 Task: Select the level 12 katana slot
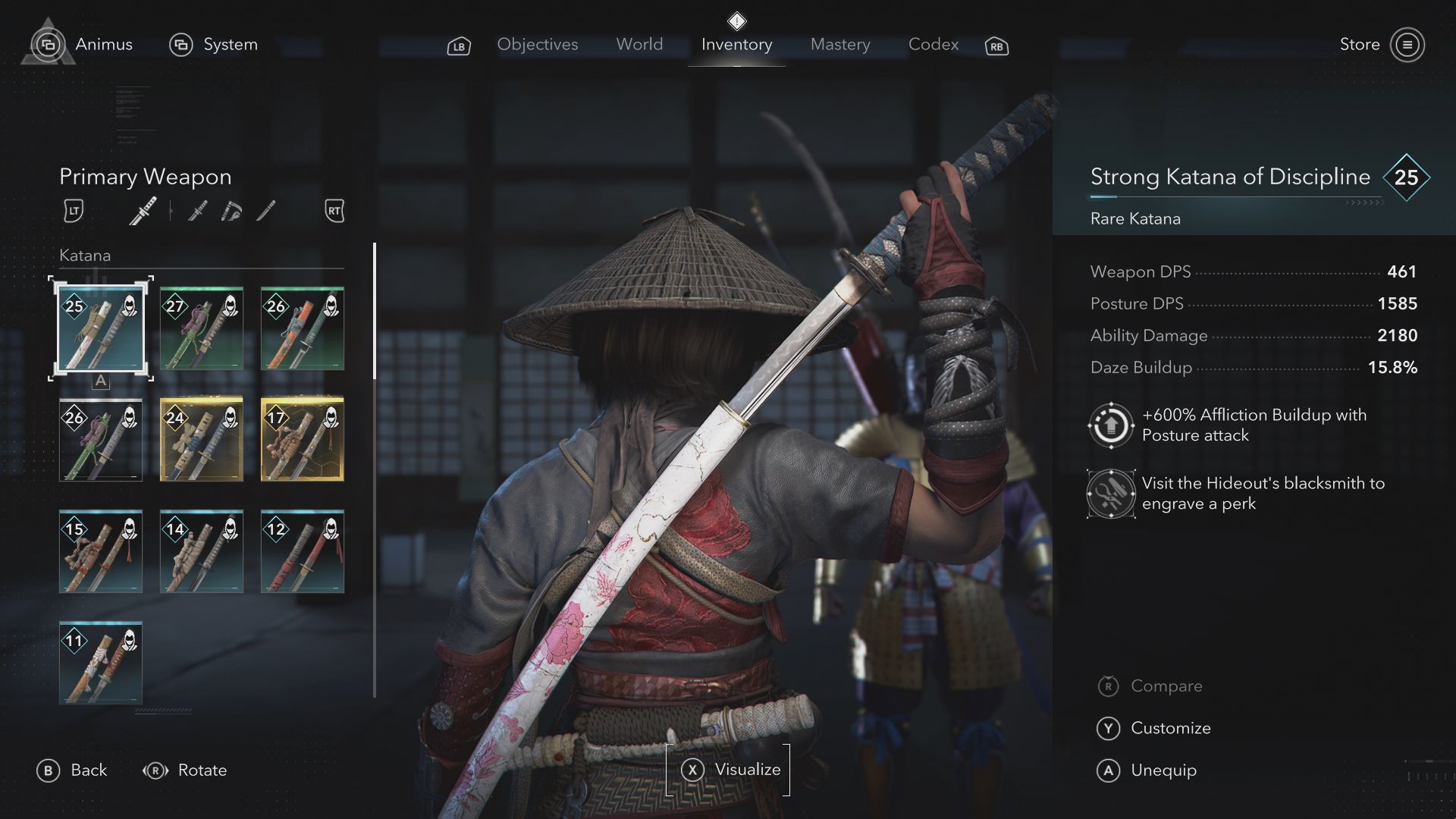click(x=303, y=551)
